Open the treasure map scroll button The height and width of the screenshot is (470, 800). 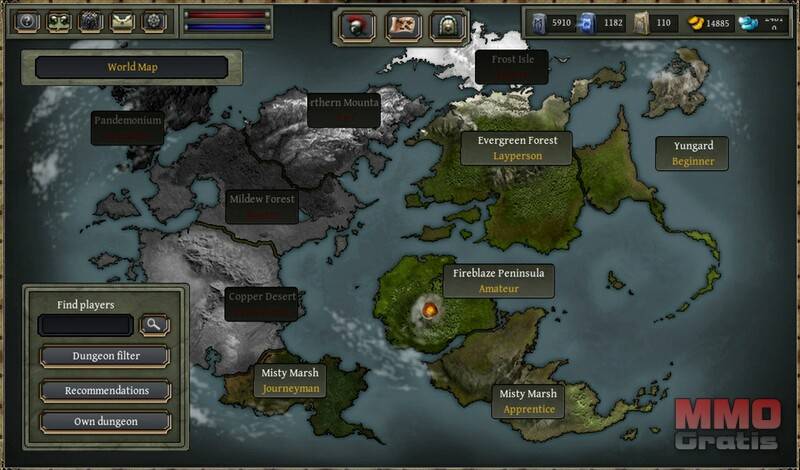(x=404, y=25)
